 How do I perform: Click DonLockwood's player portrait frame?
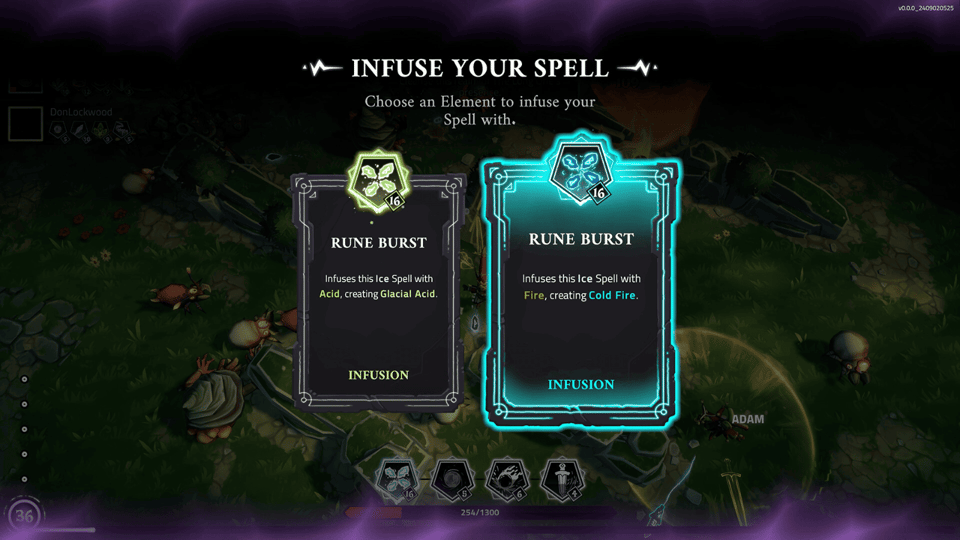26,124
